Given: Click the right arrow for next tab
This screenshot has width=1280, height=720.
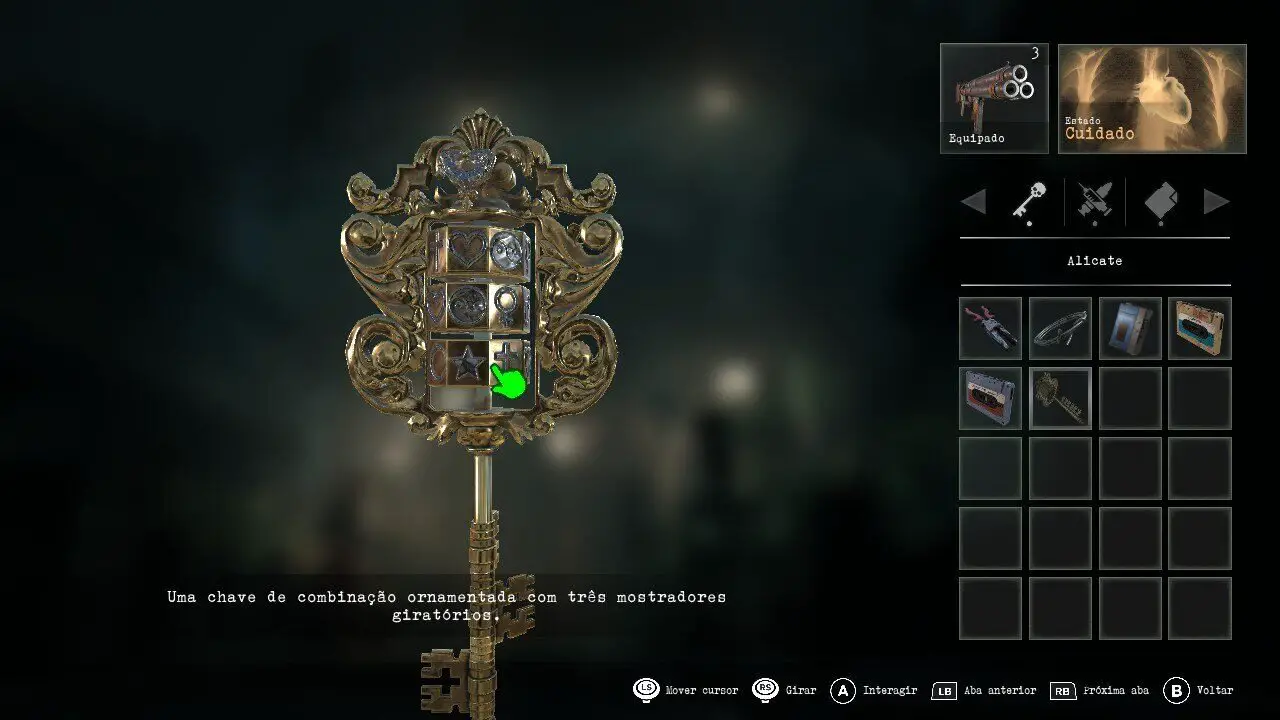Looking at the screenshot, I should [x=1216, y=202].
